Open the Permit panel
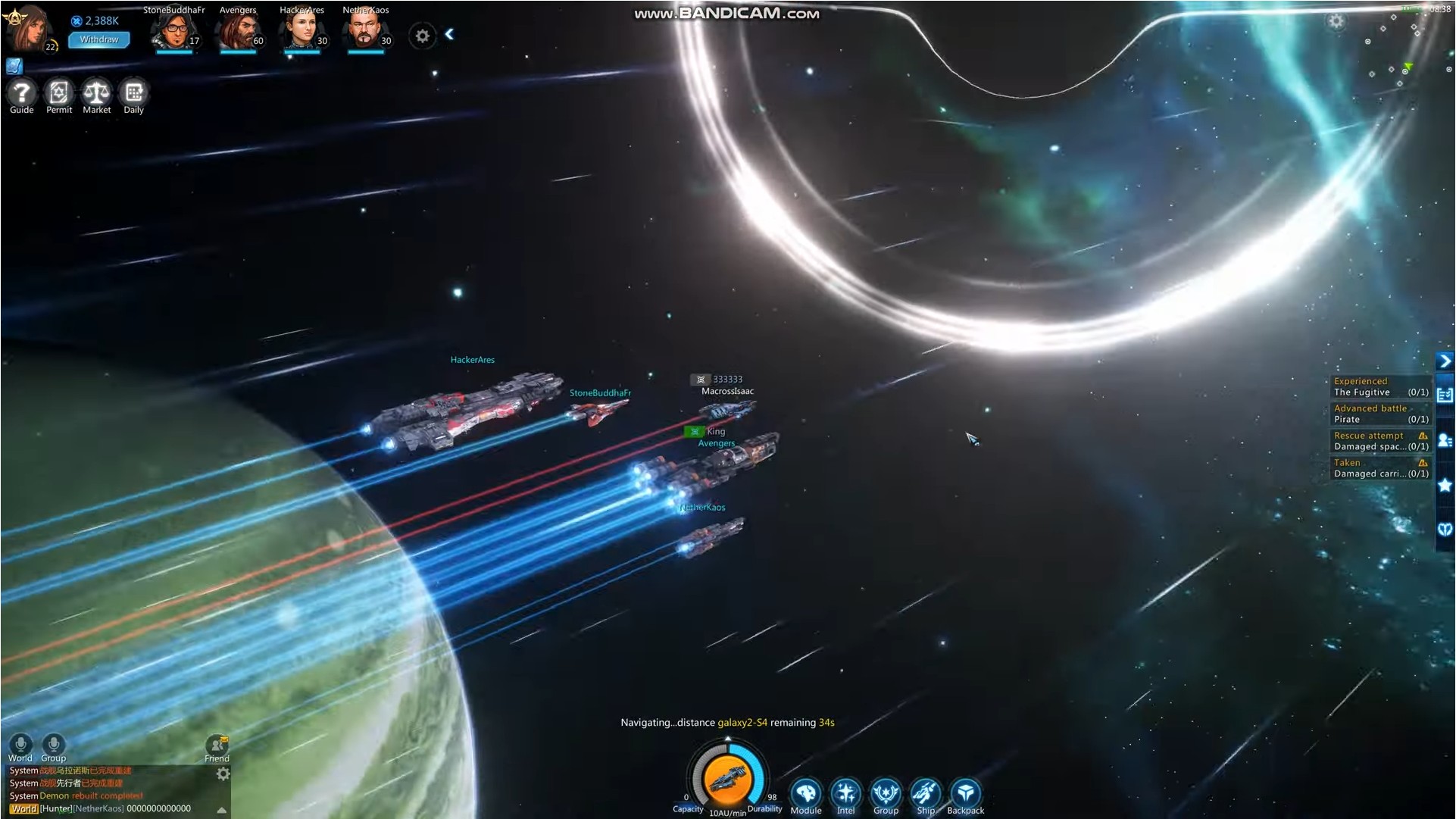This screenshot has width=1456, height=819. tap(58, 94)
